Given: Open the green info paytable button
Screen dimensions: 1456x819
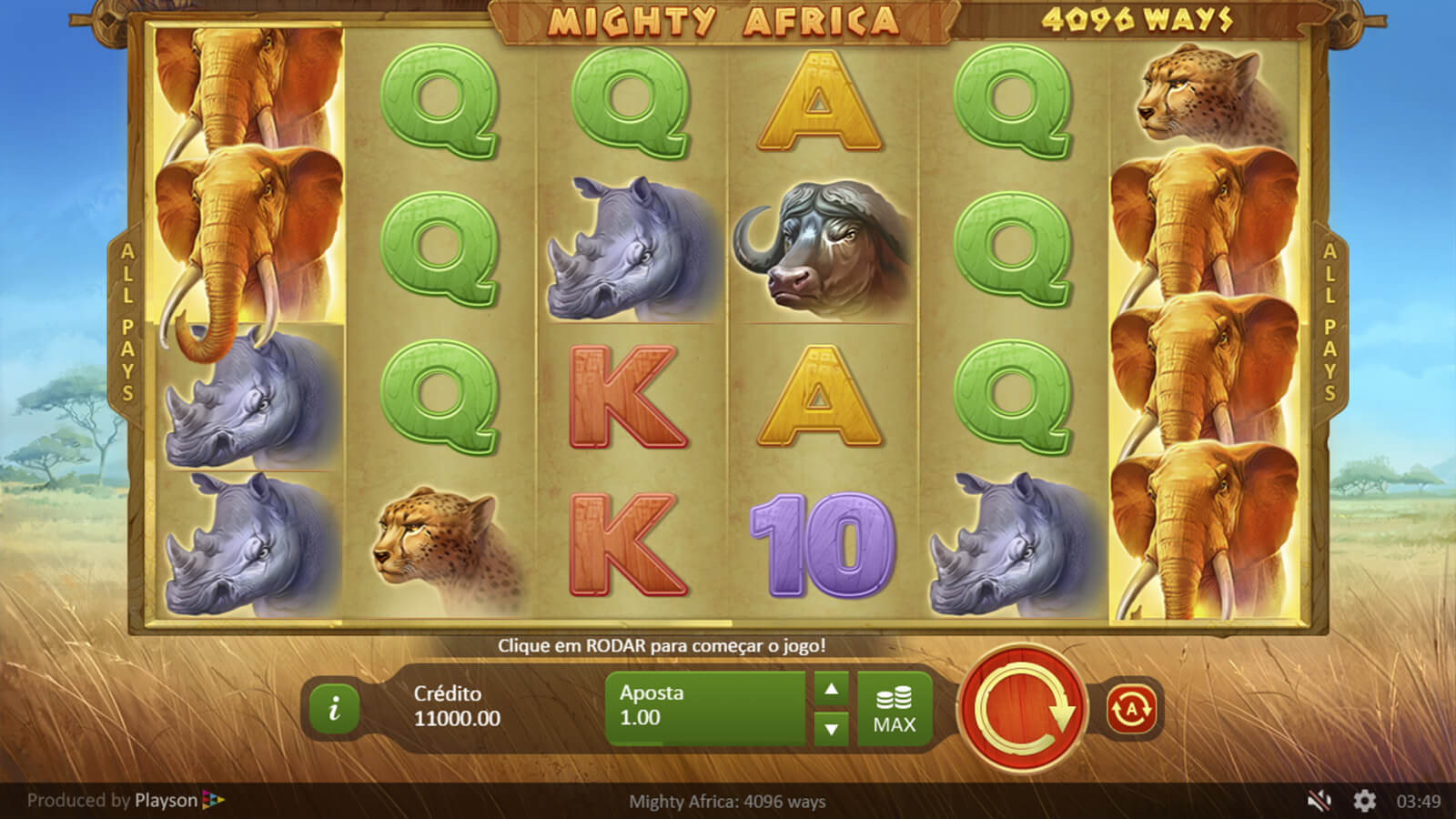Looking at the screenshot, I should [x=334, y=708].
